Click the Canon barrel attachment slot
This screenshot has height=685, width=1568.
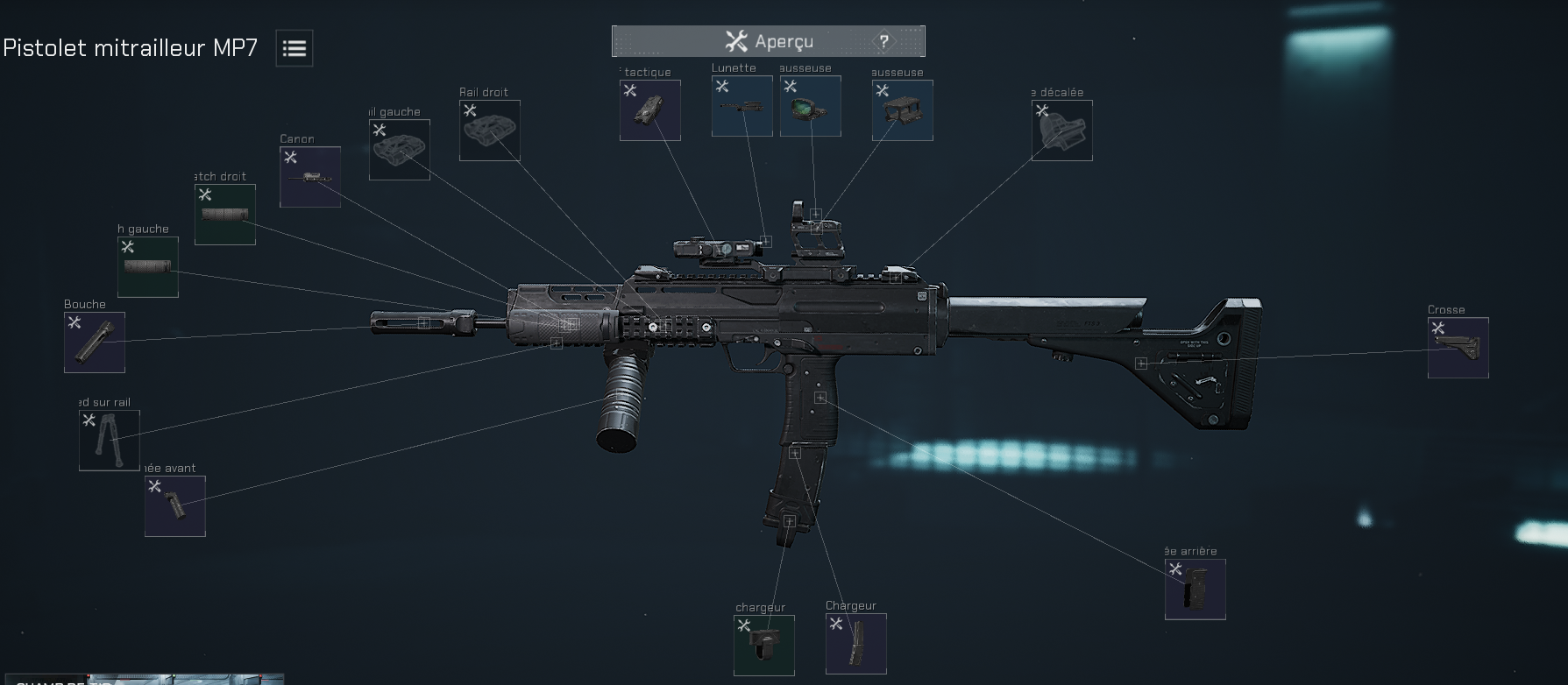309,175
